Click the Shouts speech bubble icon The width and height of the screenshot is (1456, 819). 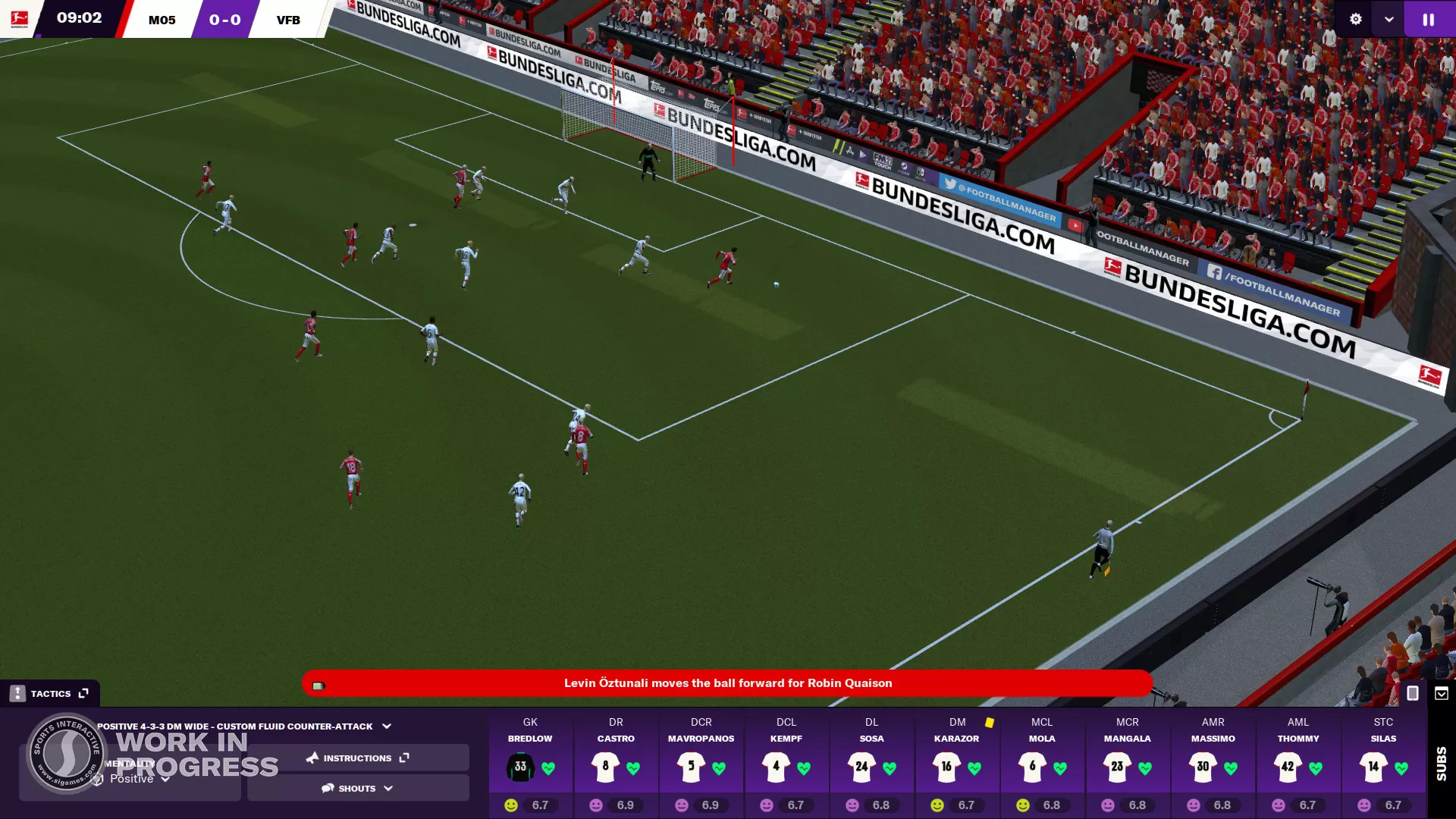(327, 788)
